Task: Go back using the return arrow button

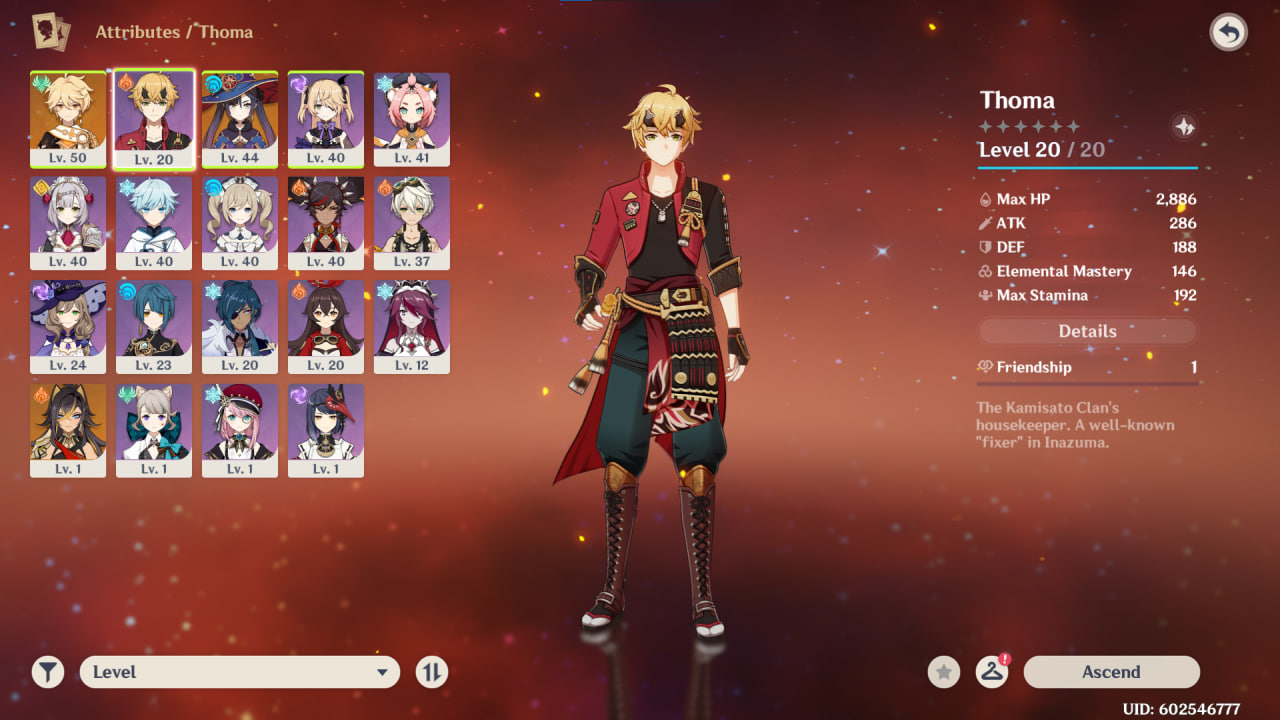Action: tap(1228, 33)
